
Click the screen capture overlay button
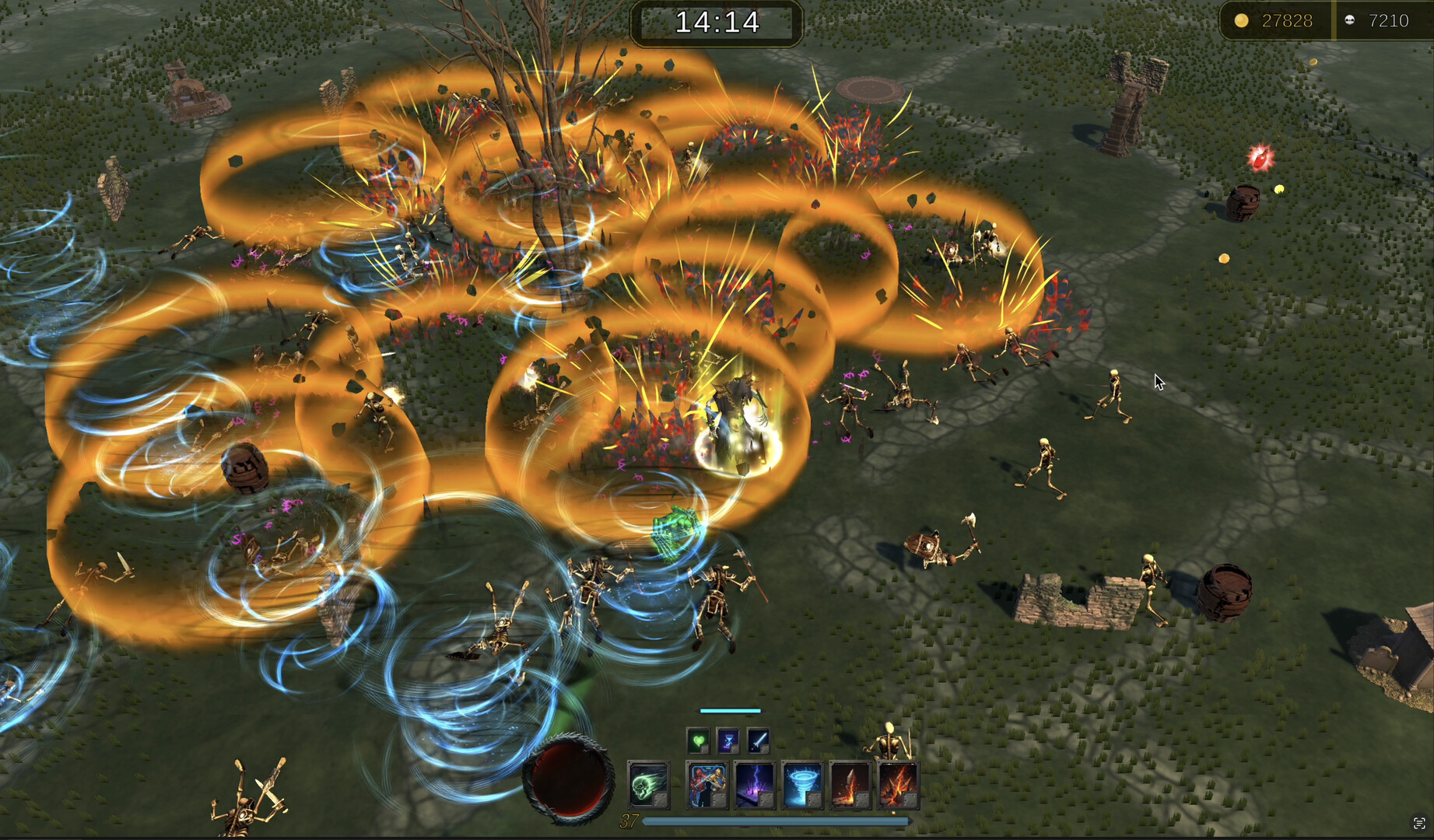pyautogui.click(x=1419, y=823)
